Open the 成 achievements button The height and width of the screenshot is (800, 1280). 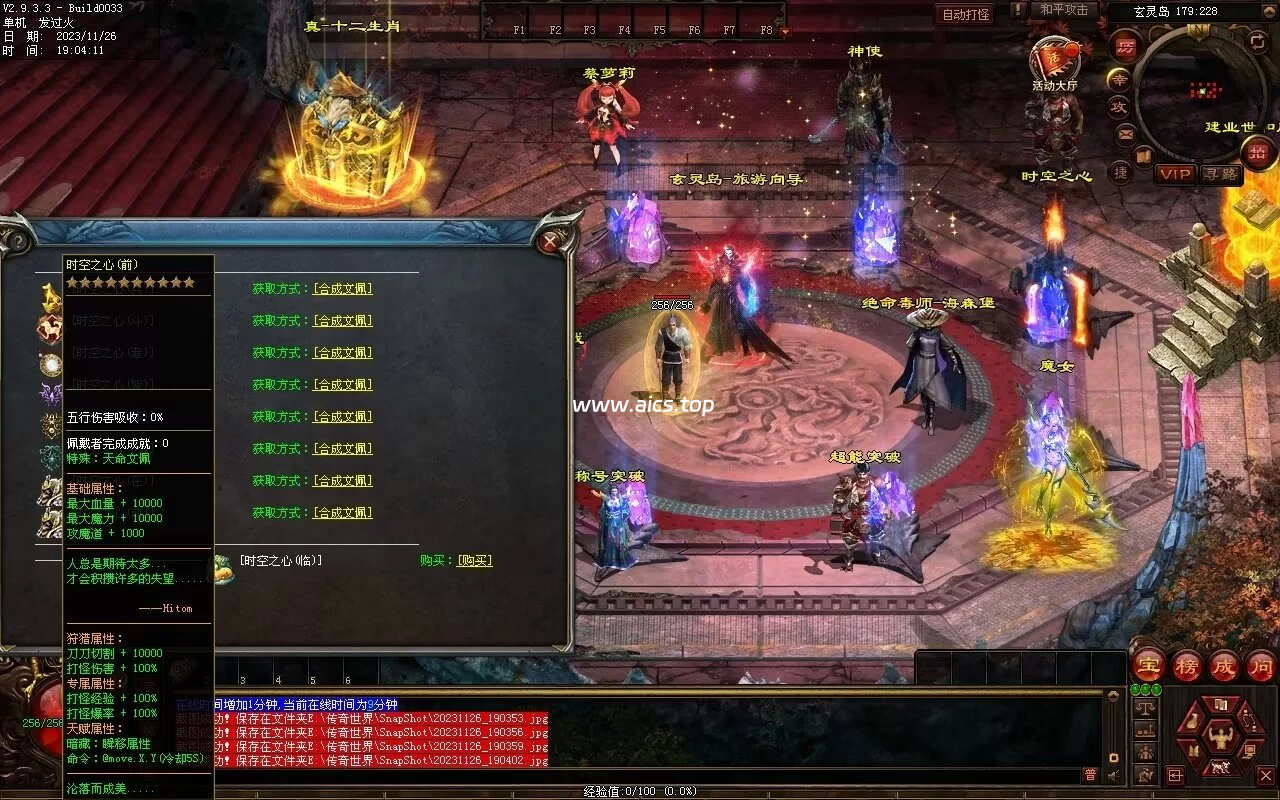click(x=1223, y=665)
